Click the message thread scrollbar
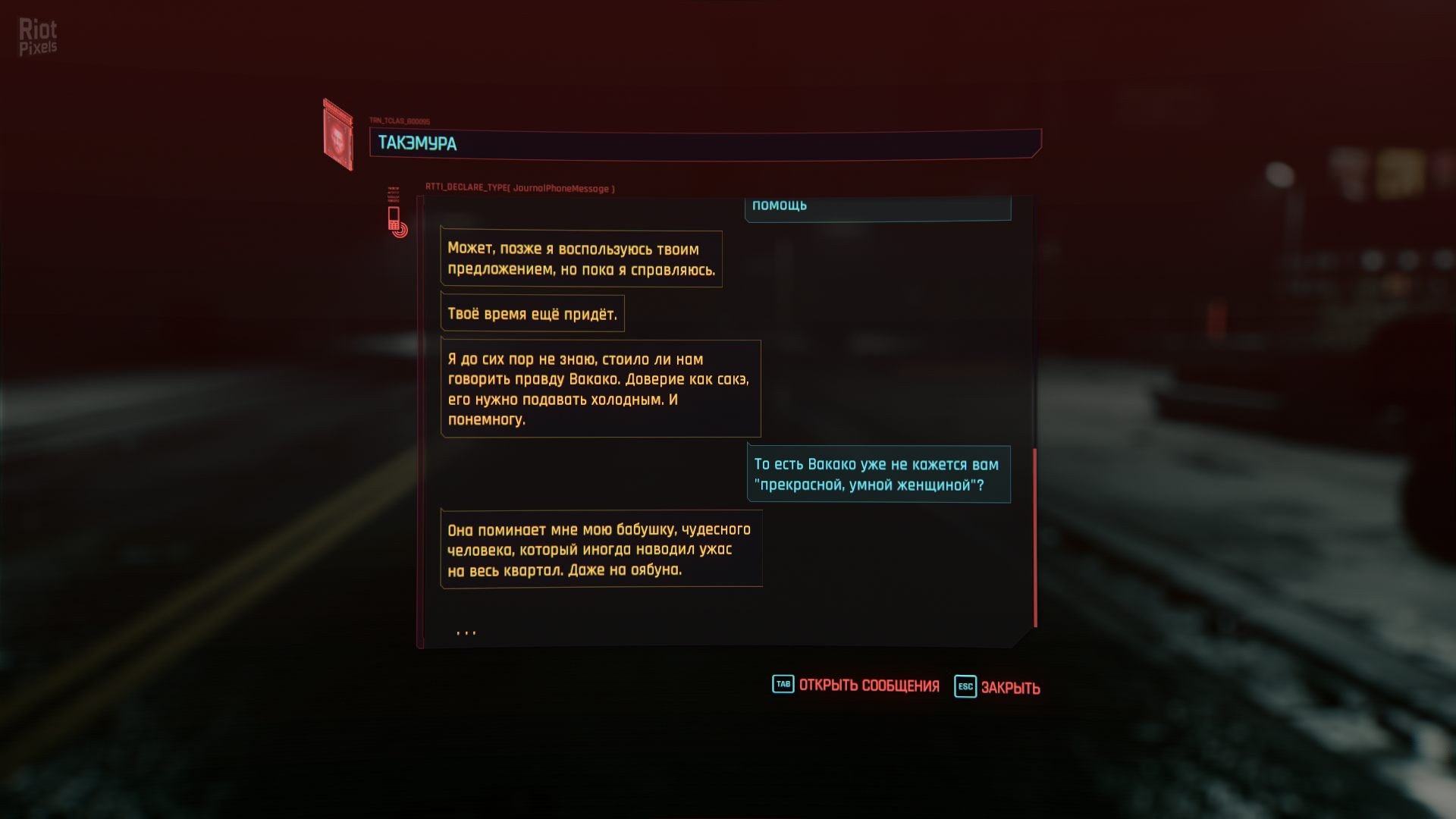The image size is (1456, 819). click(x=1034, y=538)
